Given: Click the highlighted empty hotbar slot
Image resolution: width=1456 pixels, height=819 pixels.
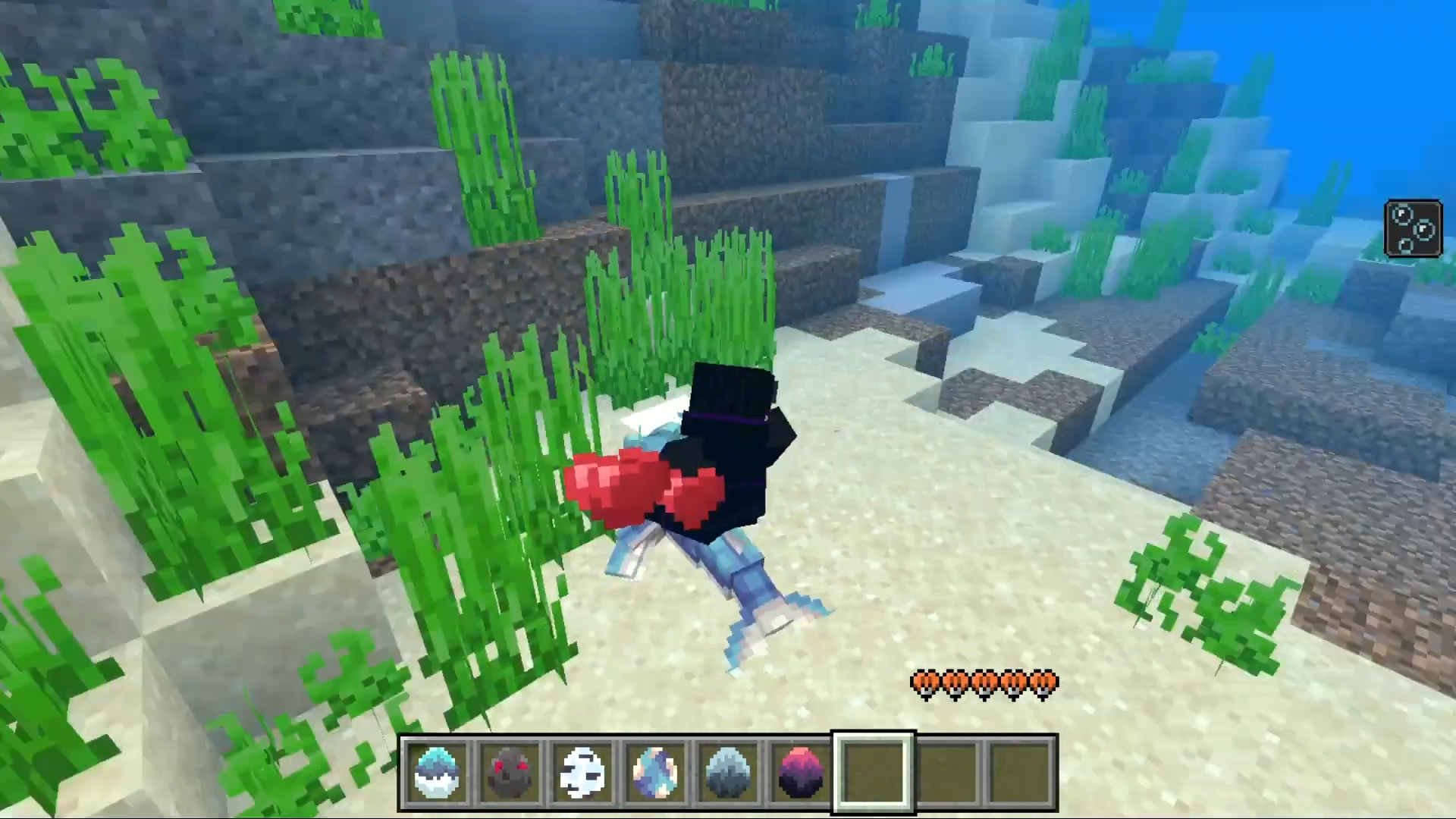Looking at the screenshot, I should click(x=874, y=772).
